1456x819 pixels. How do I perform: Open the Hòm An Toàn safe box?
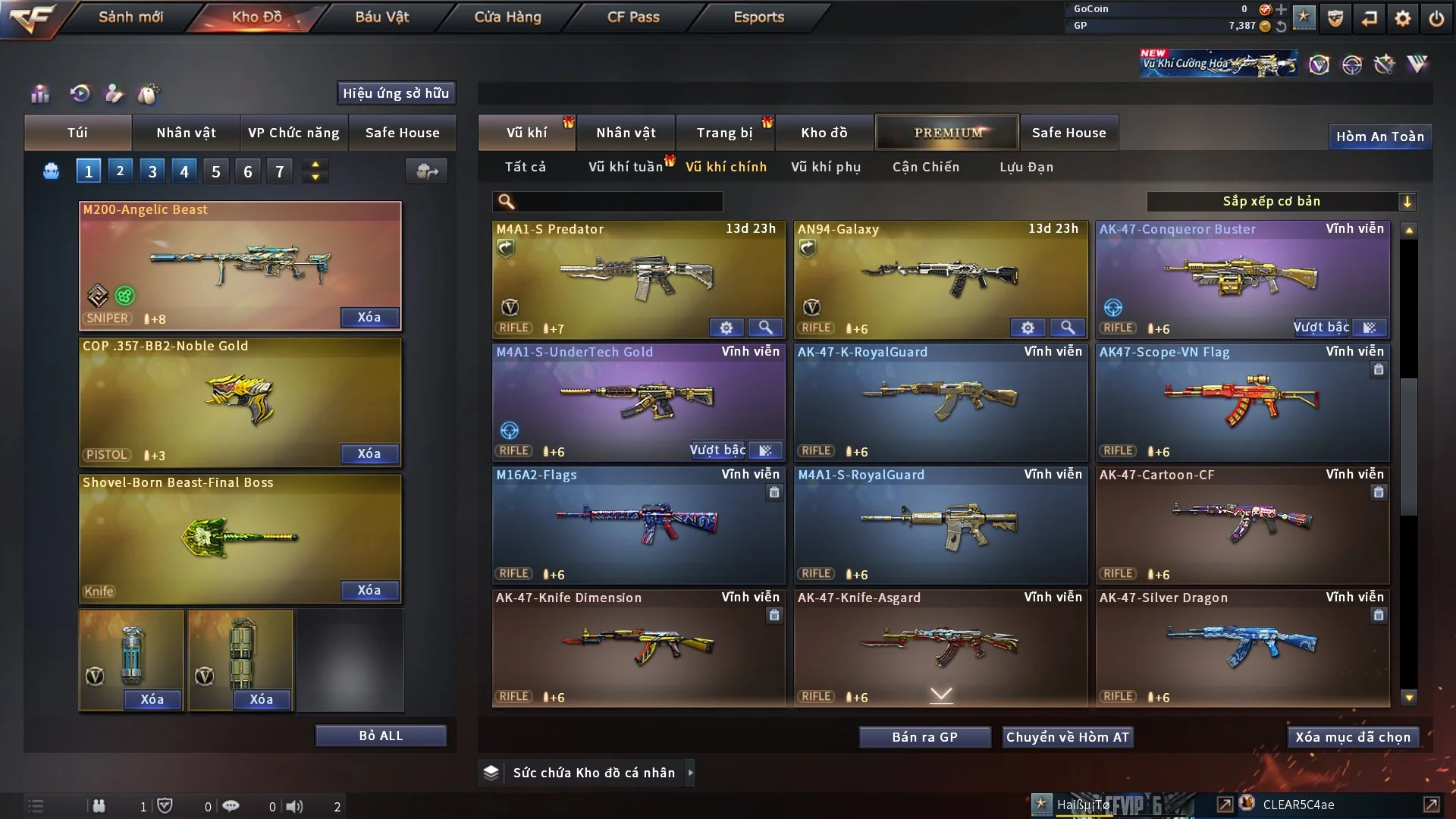[1379, 136]
